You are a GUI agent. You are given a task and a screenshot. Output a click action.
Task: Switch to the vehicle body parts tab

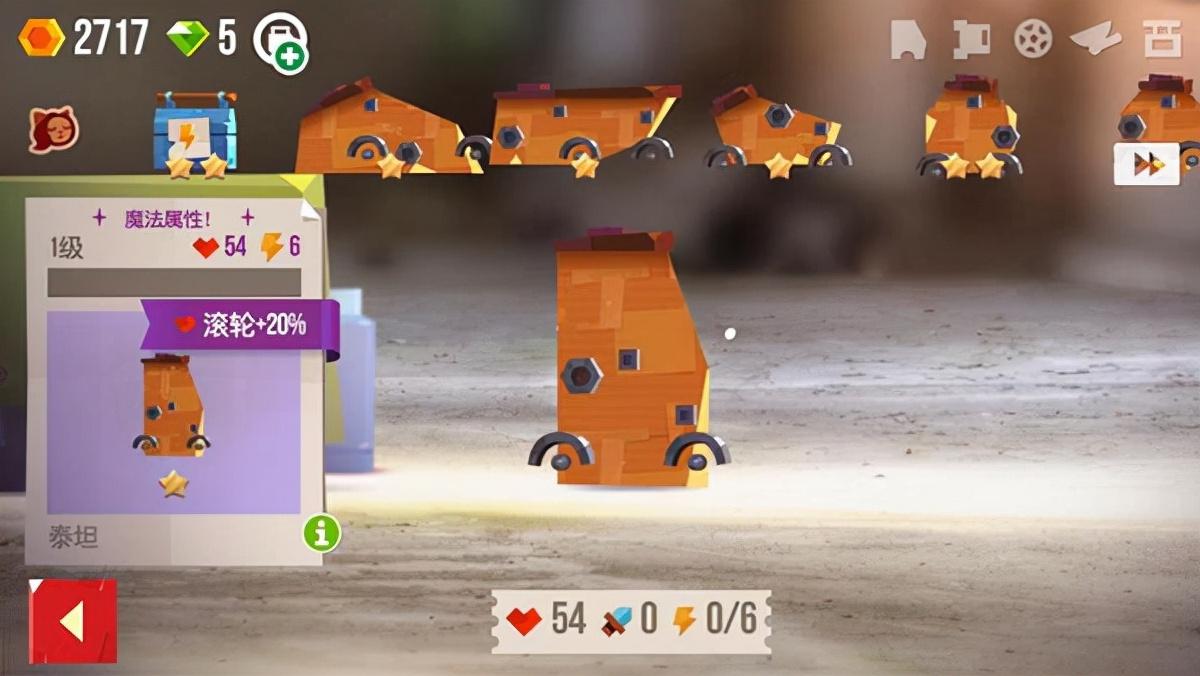(x=908, y=40)
